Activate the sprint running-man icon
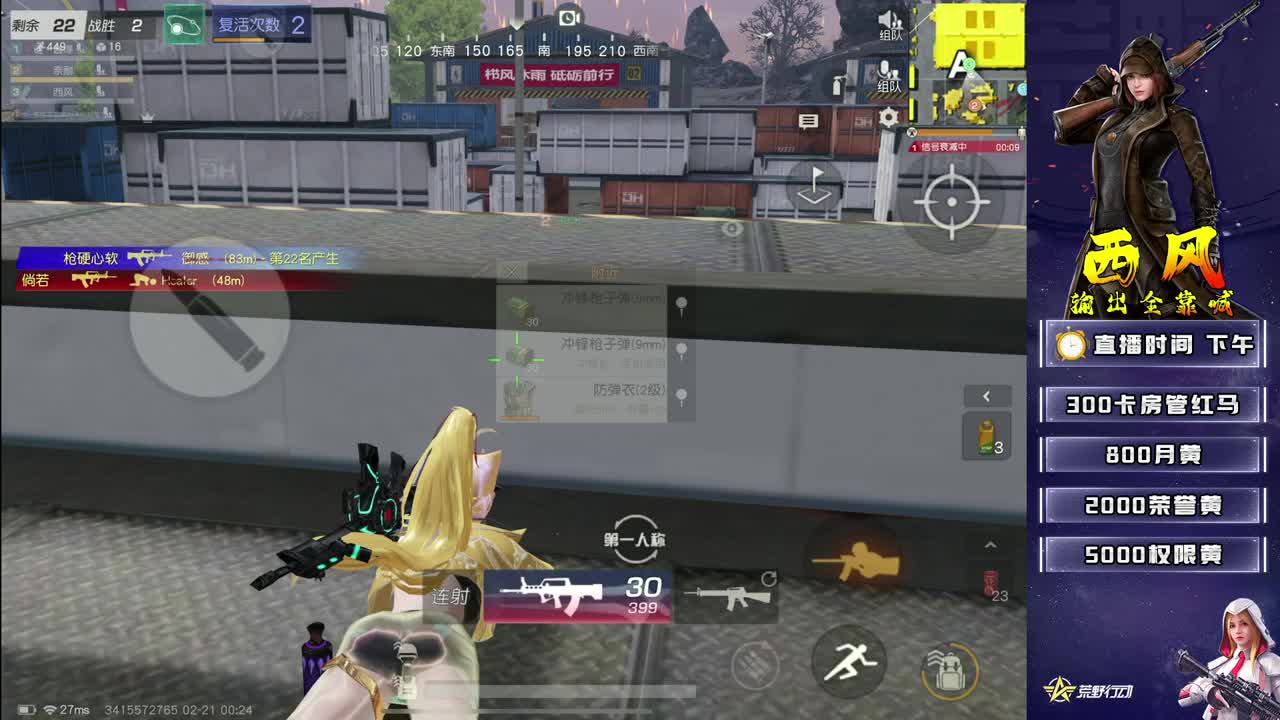 tap(848, 663)
